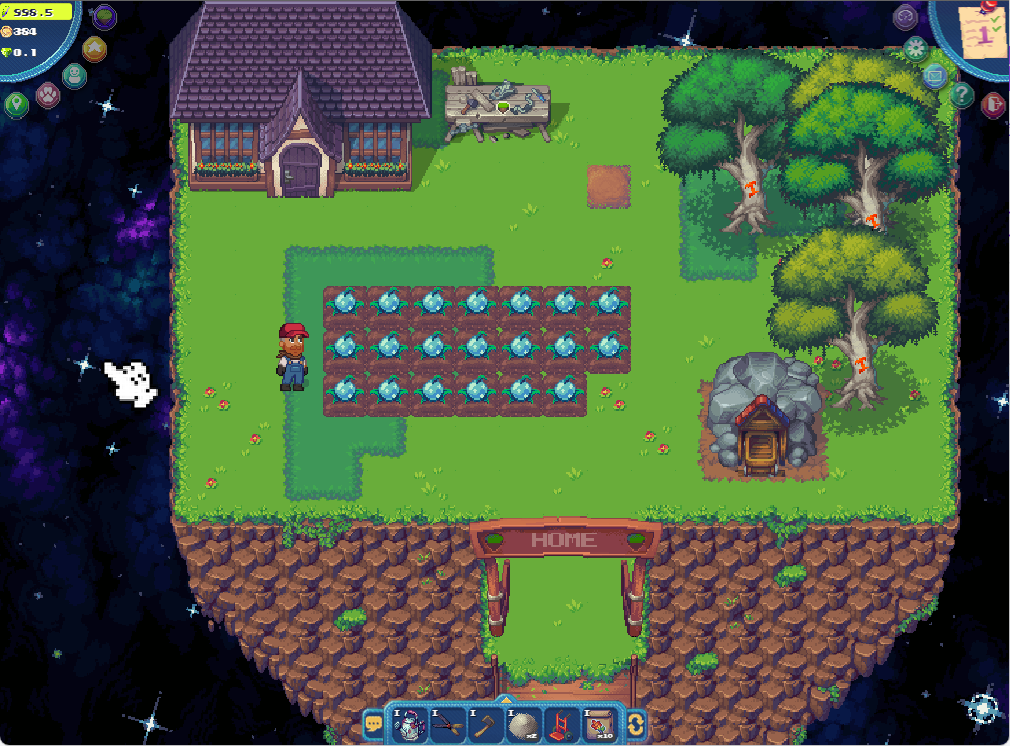Viewport: 1010px width, 746px height.
Task: Select the stone pile hotbar slot
Action: 523,724
